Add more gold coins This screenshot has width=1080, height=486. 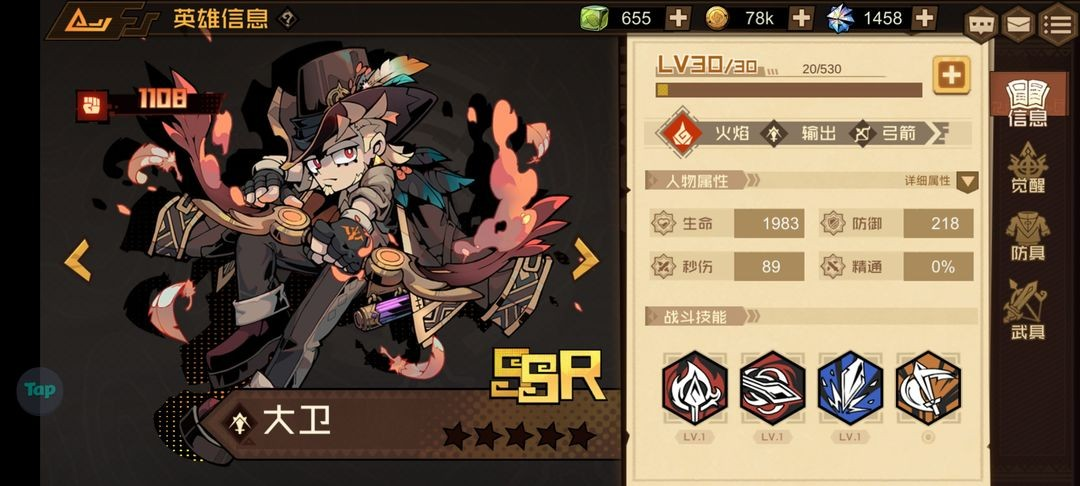pyautogui.click(x=801, y=18)
